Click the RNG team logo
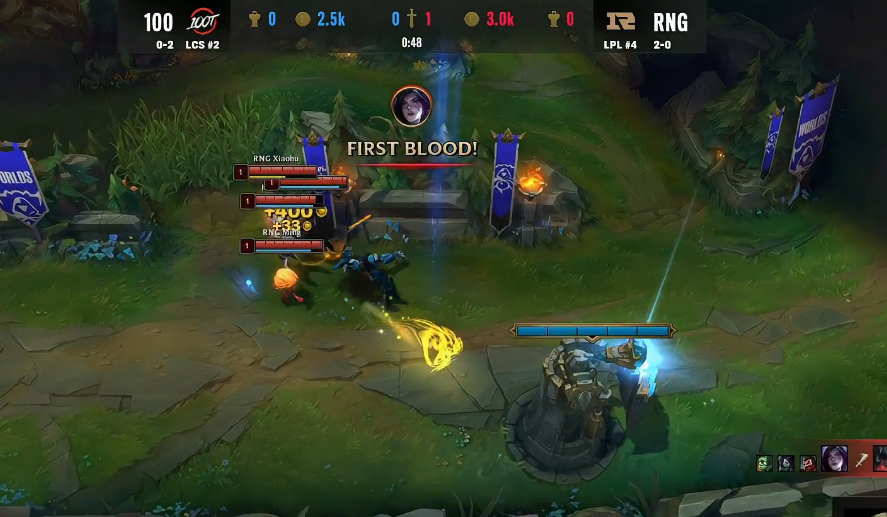The height and width of the screenshot is (517, 887). pyautogui.click(x=621, y=22)
